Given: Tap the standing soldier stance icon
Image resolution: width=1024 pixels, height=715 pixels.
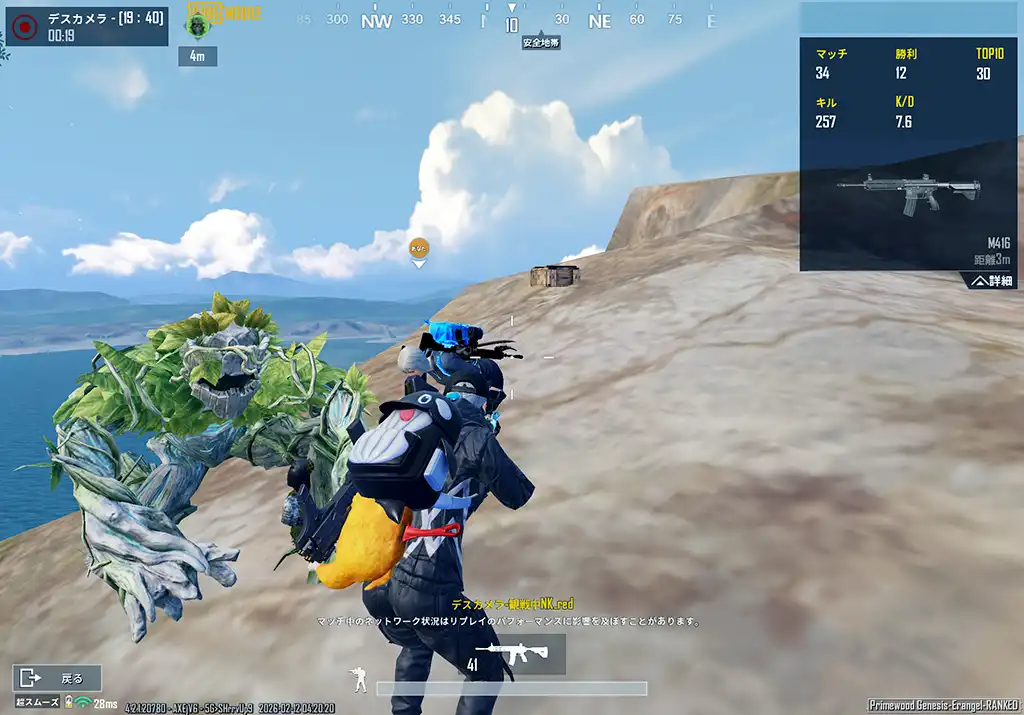Looking at the screenshot, I should [x=358, y=681].
